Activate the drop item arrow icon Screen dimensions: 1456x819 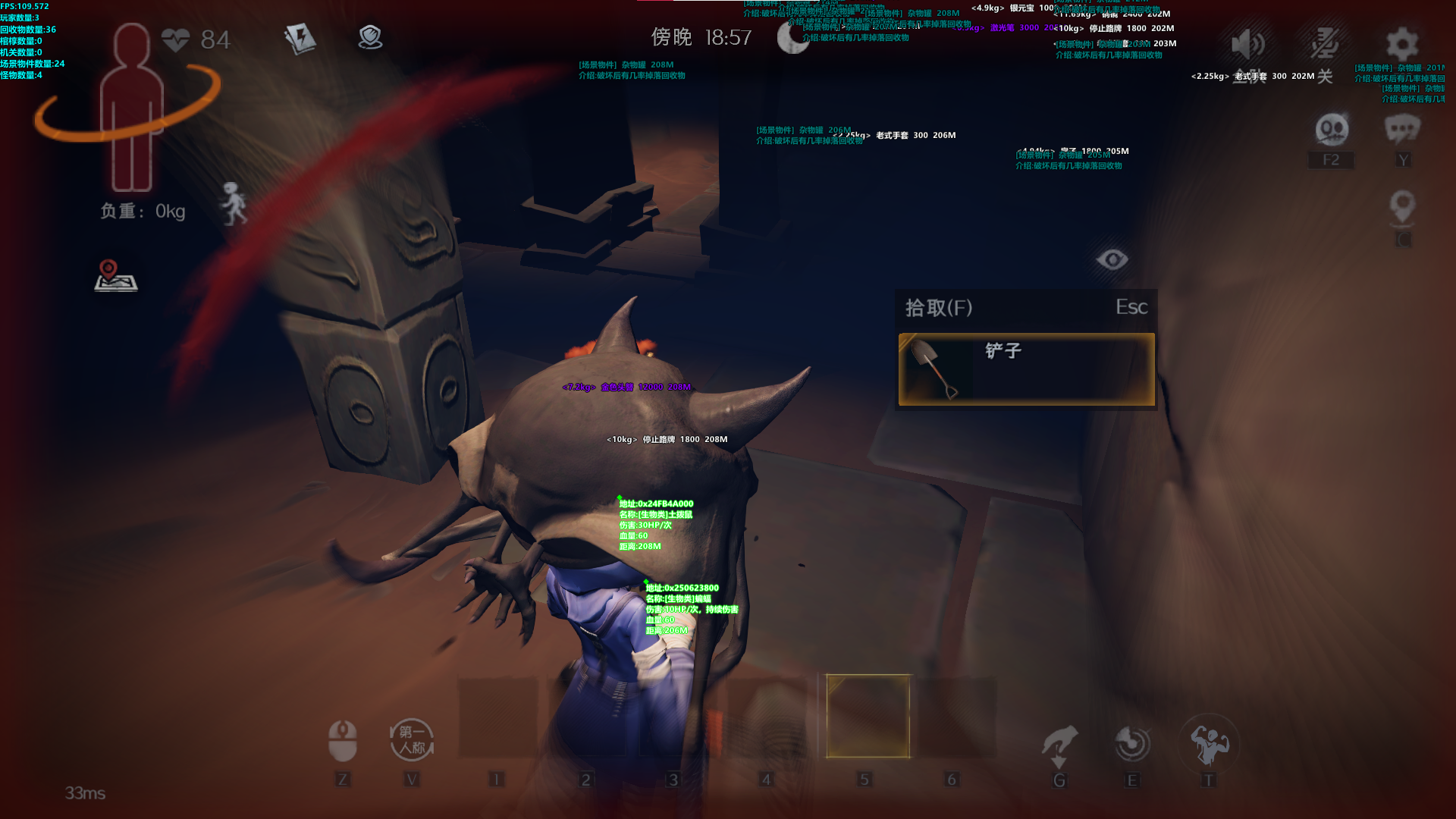click(1059, 745)
